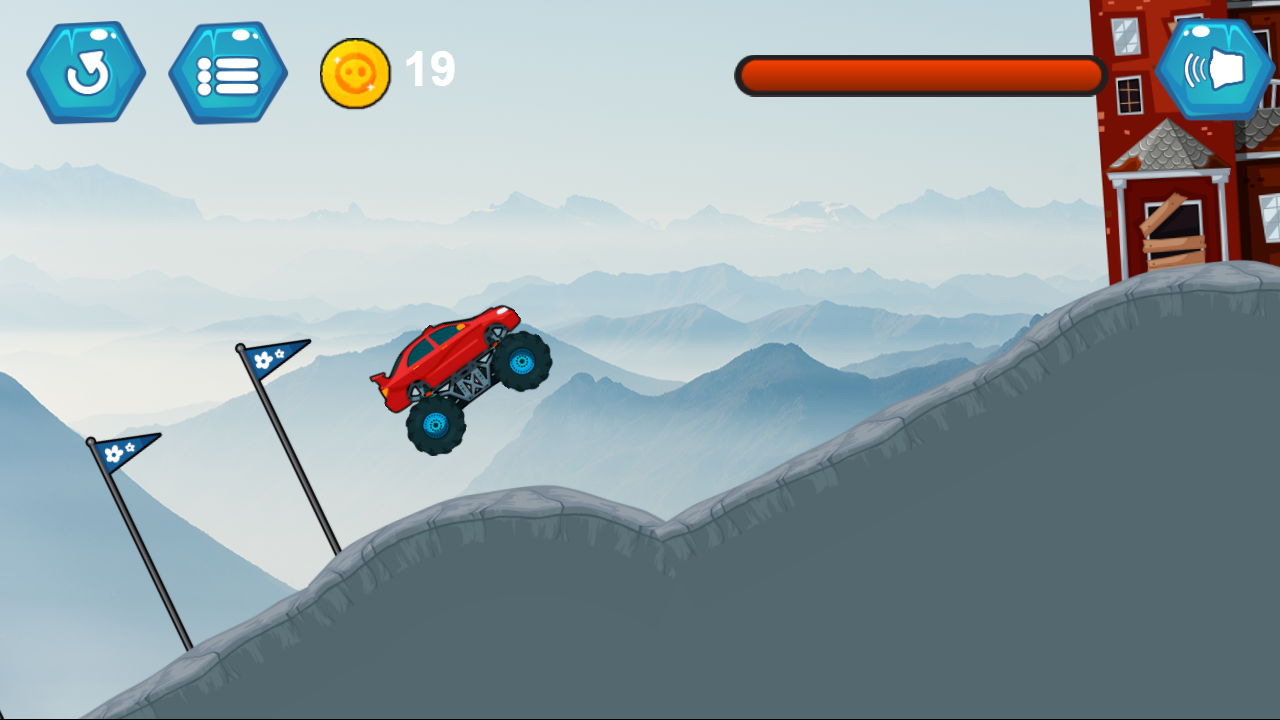The image size is (1280, 720).
Task: Click the coin count showing 19
Action: 430,70
